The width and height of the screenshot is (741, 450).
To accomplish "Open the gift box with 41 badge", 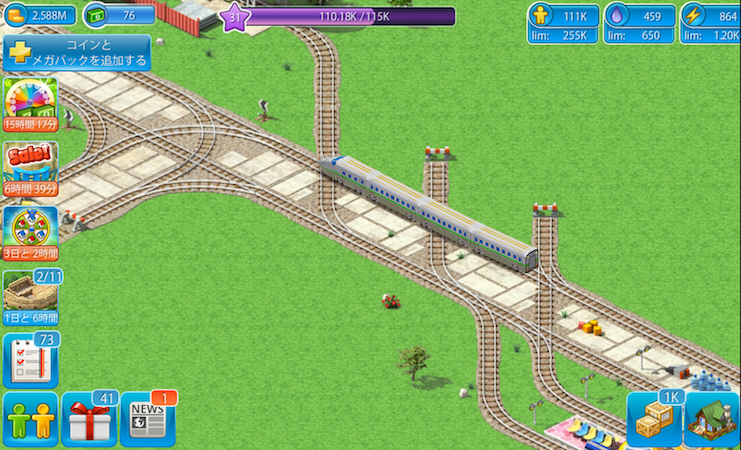I will pos(89,419).
